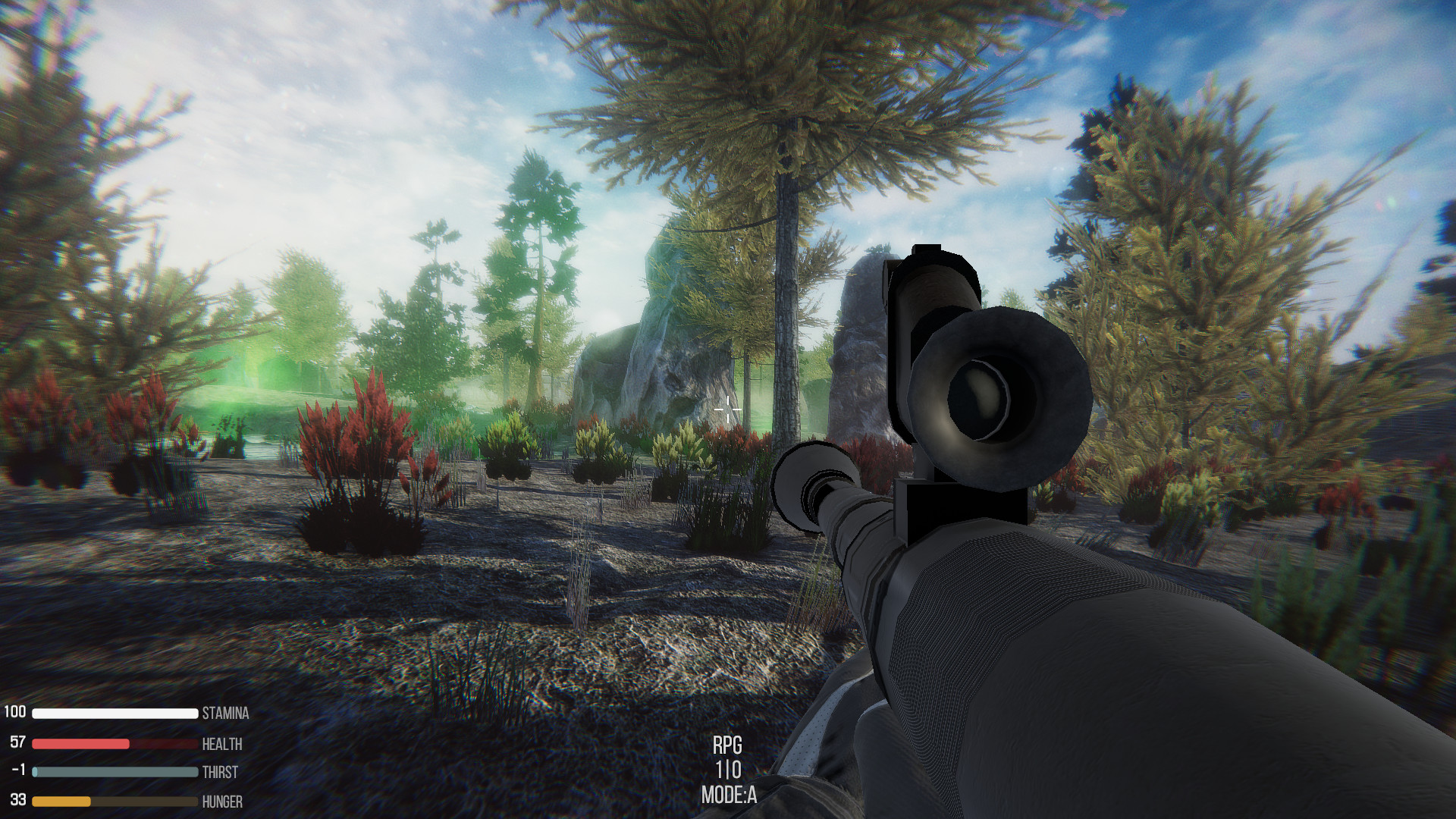Viewport: 1456px width, 819px height.
Task: Click the HUNGER label text
Action: point(221,802)
